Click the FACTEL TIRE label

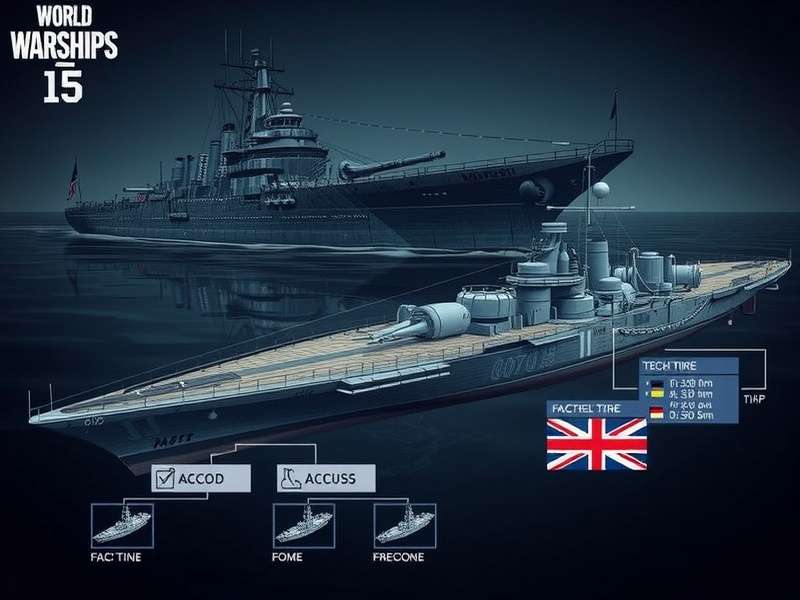click(596, 409)
